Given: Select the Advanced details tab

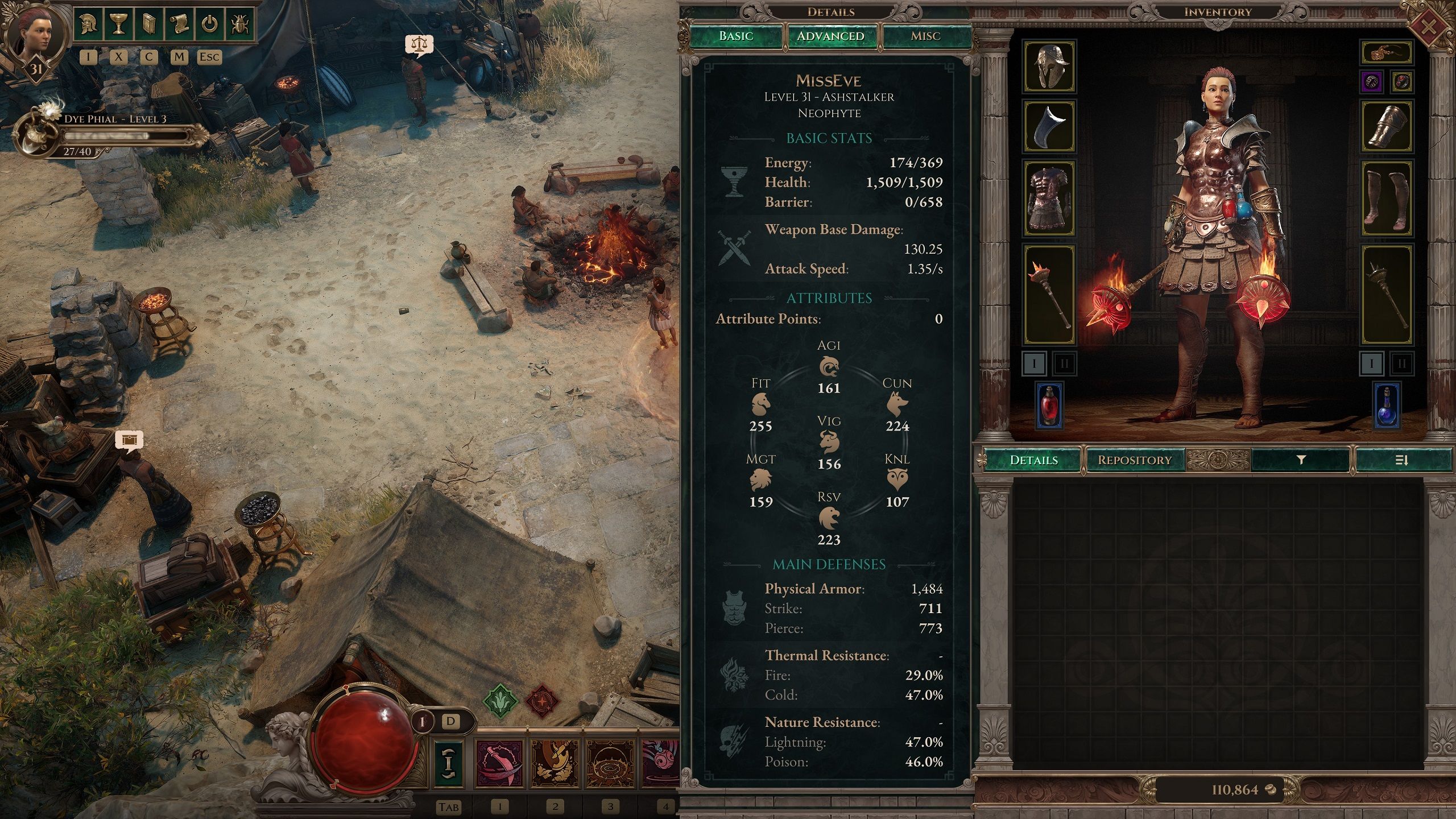Looking at the screenshot, I should pos(830,36).
